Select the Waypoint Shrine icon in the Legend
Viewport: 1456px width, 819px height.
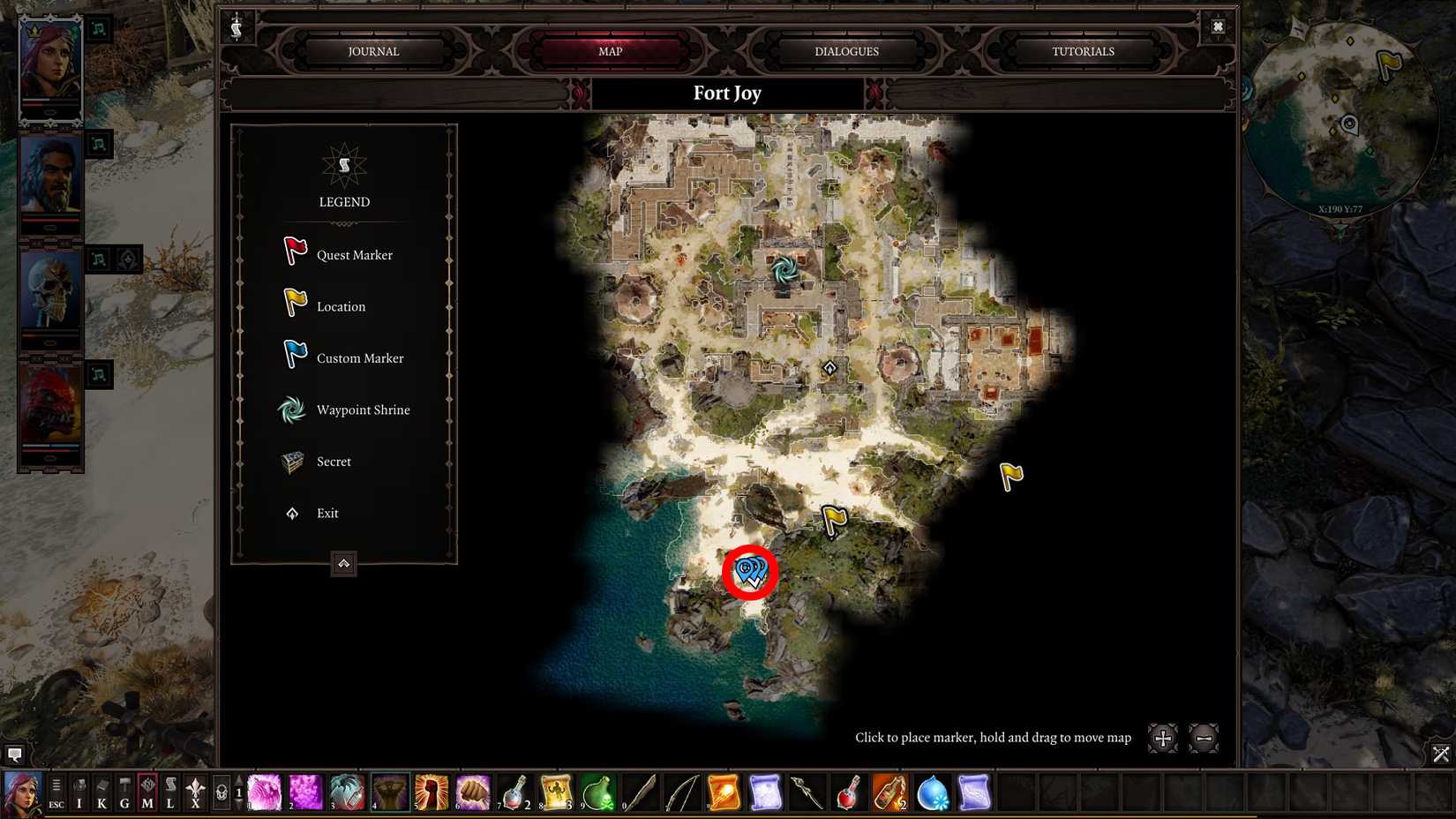click(291, 409)
